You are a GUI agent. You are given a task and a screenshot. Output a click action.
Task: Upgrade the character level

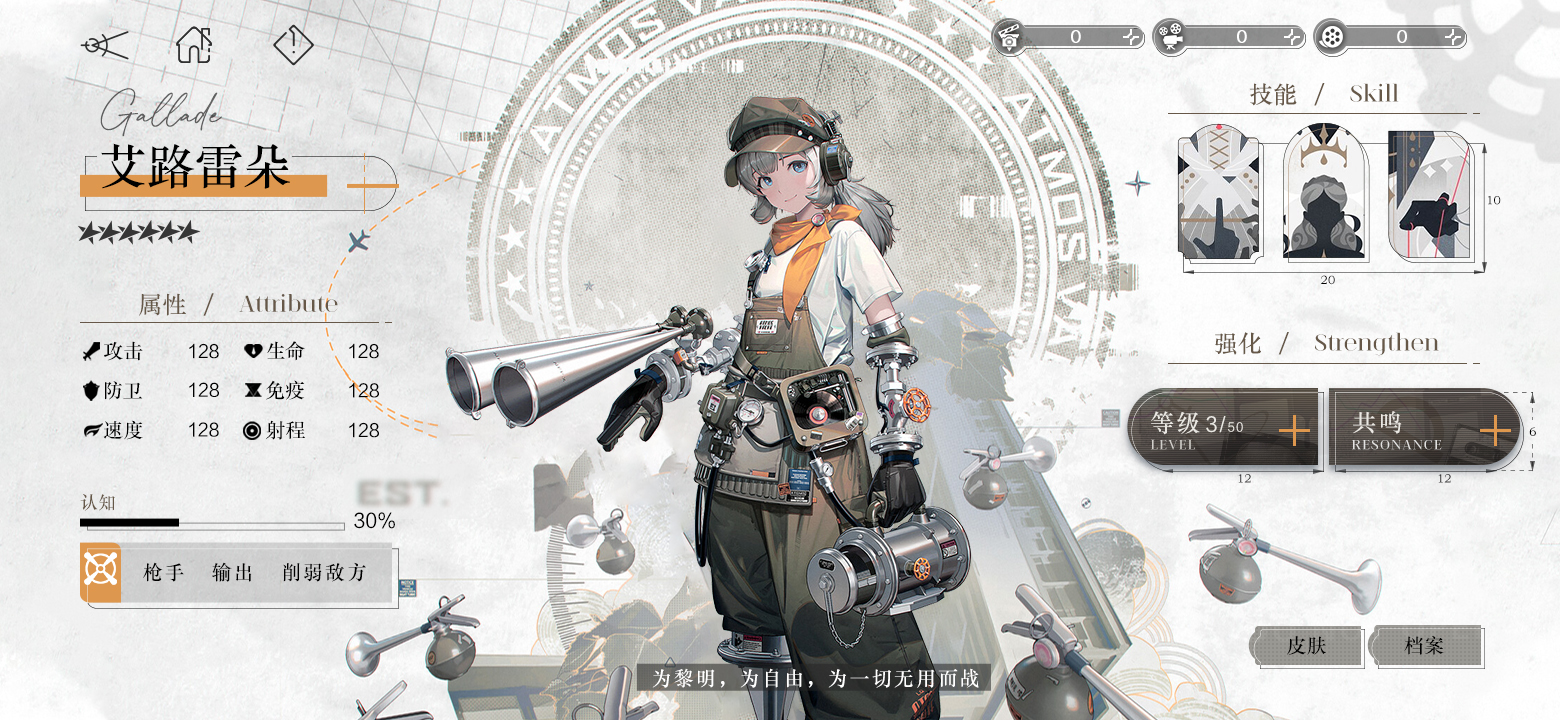(1294, 431)
